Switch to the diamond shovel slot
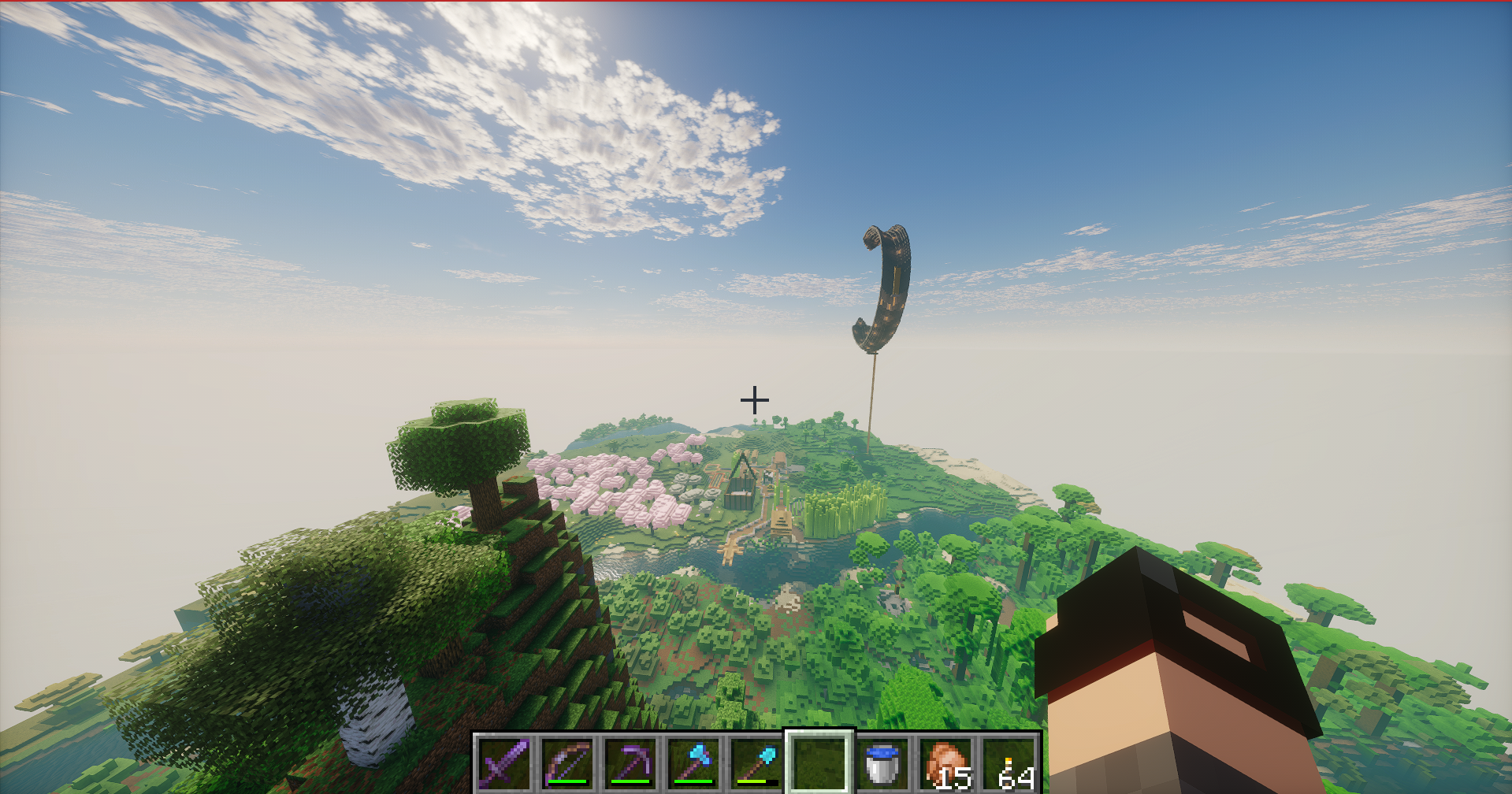The image size is (1512, 794). click(x=756, y=762)
